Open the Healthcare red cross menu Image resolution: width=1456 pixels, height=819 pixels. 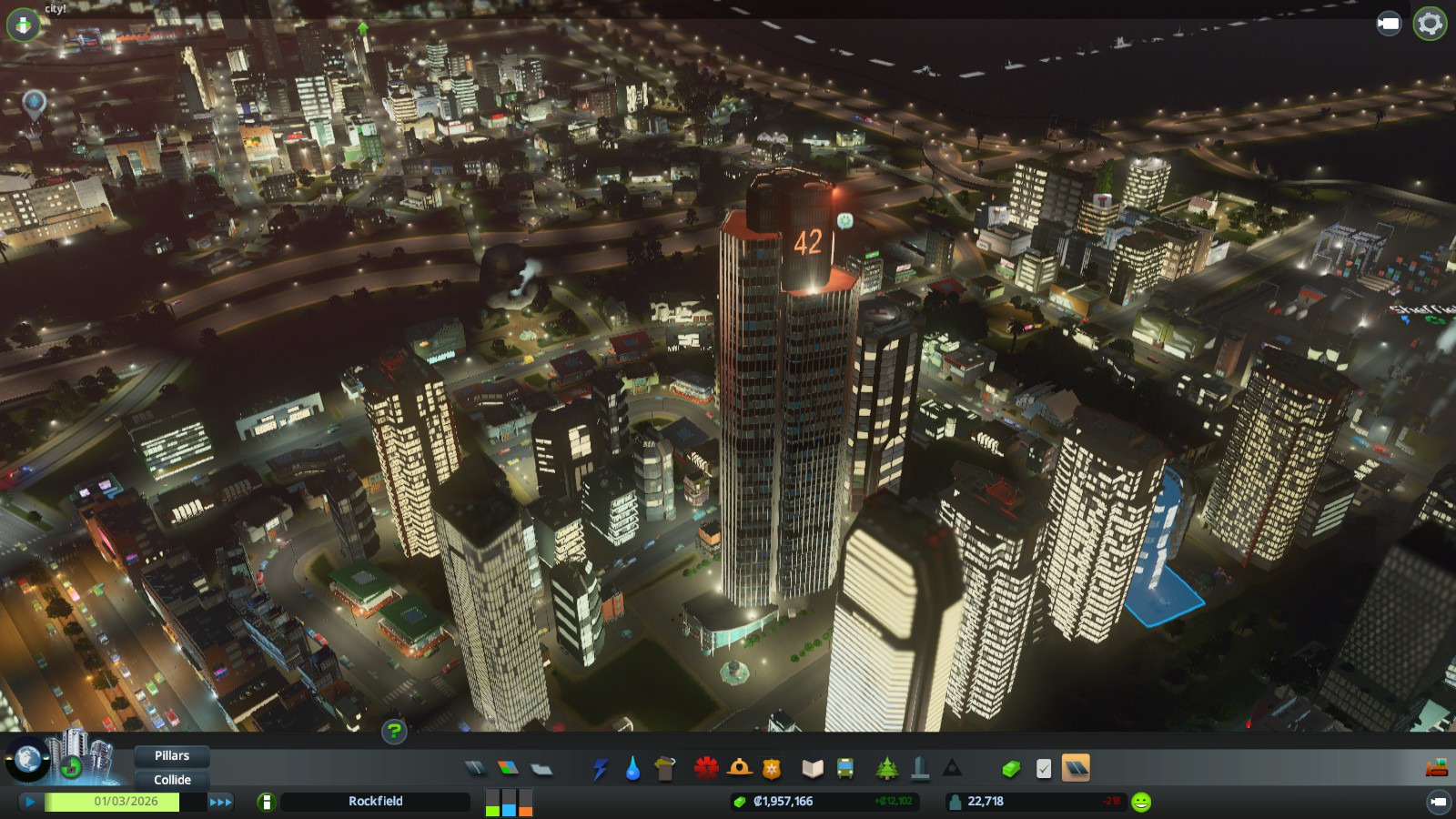[x=705, y=769]
